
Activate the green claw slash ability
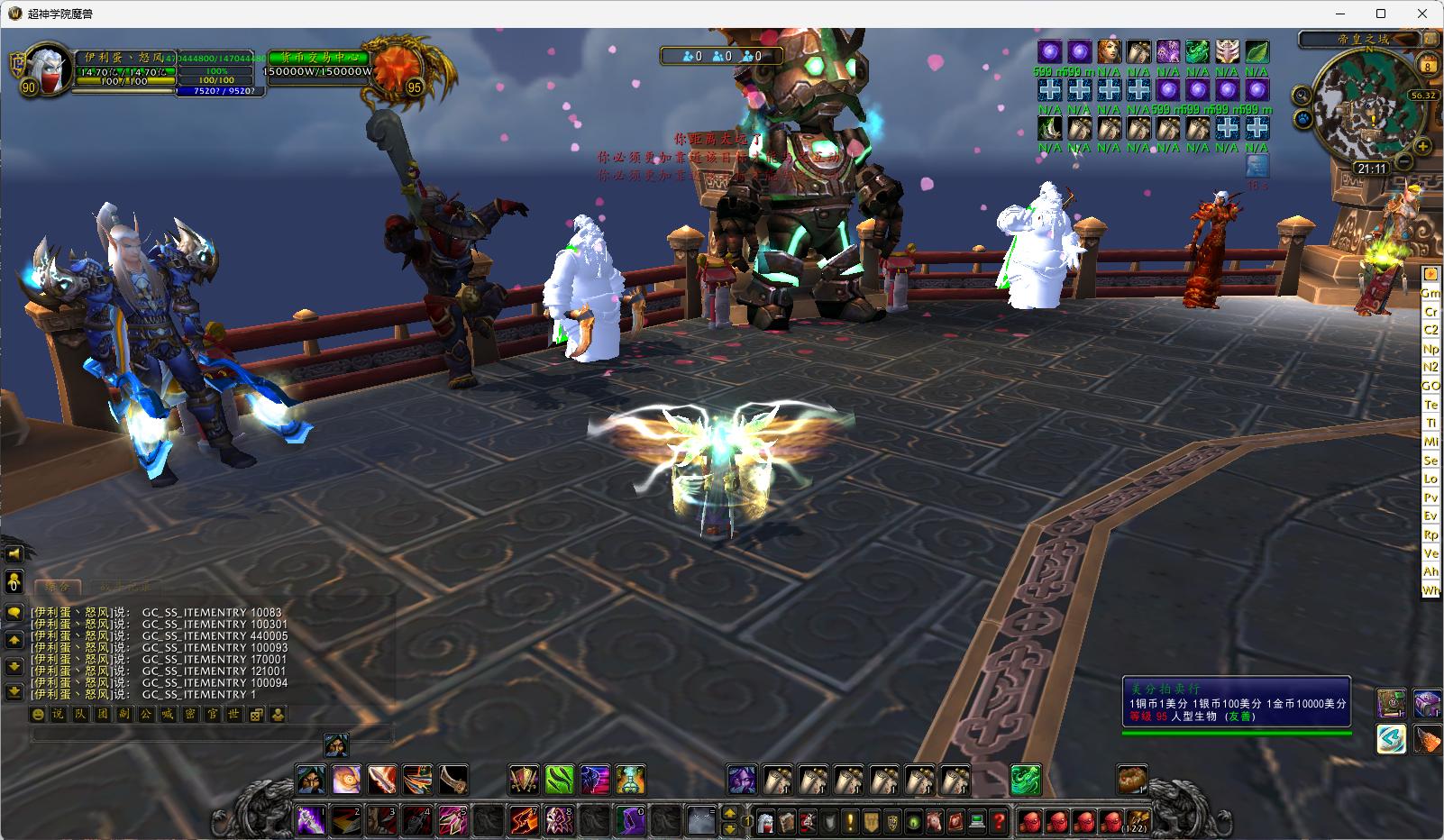point(559,779)
